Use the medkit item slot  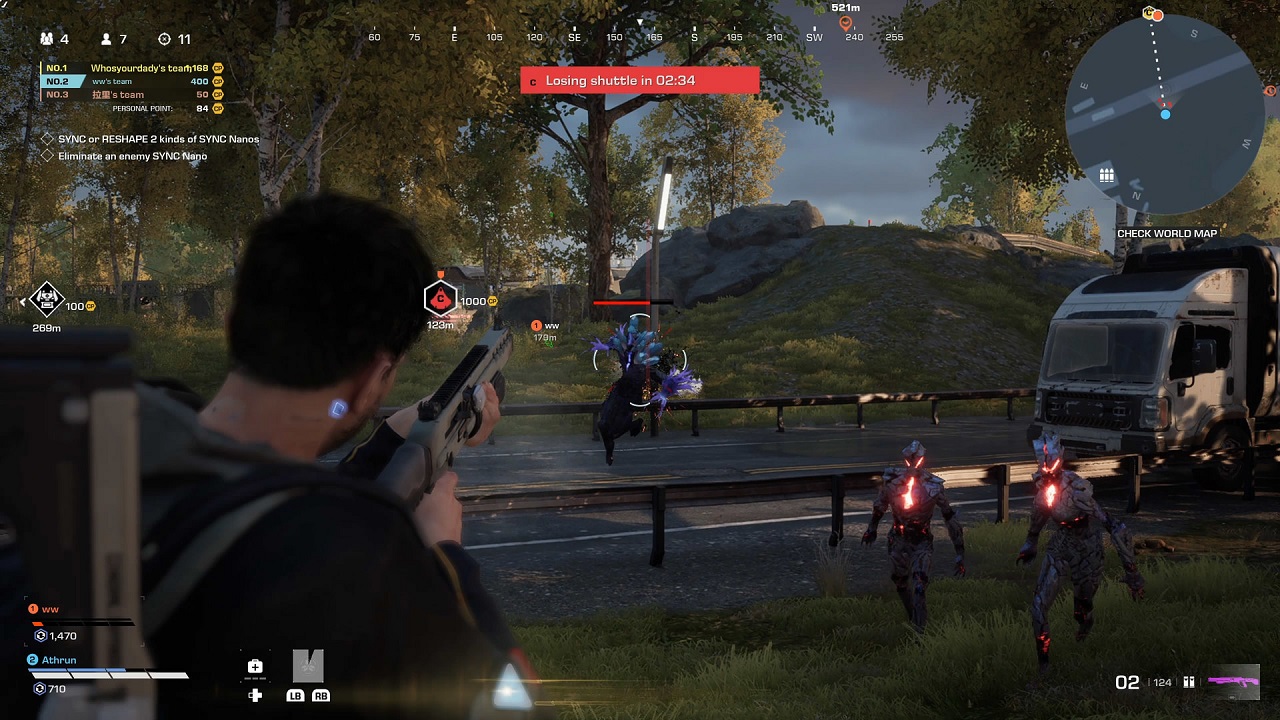click(255, 667)
